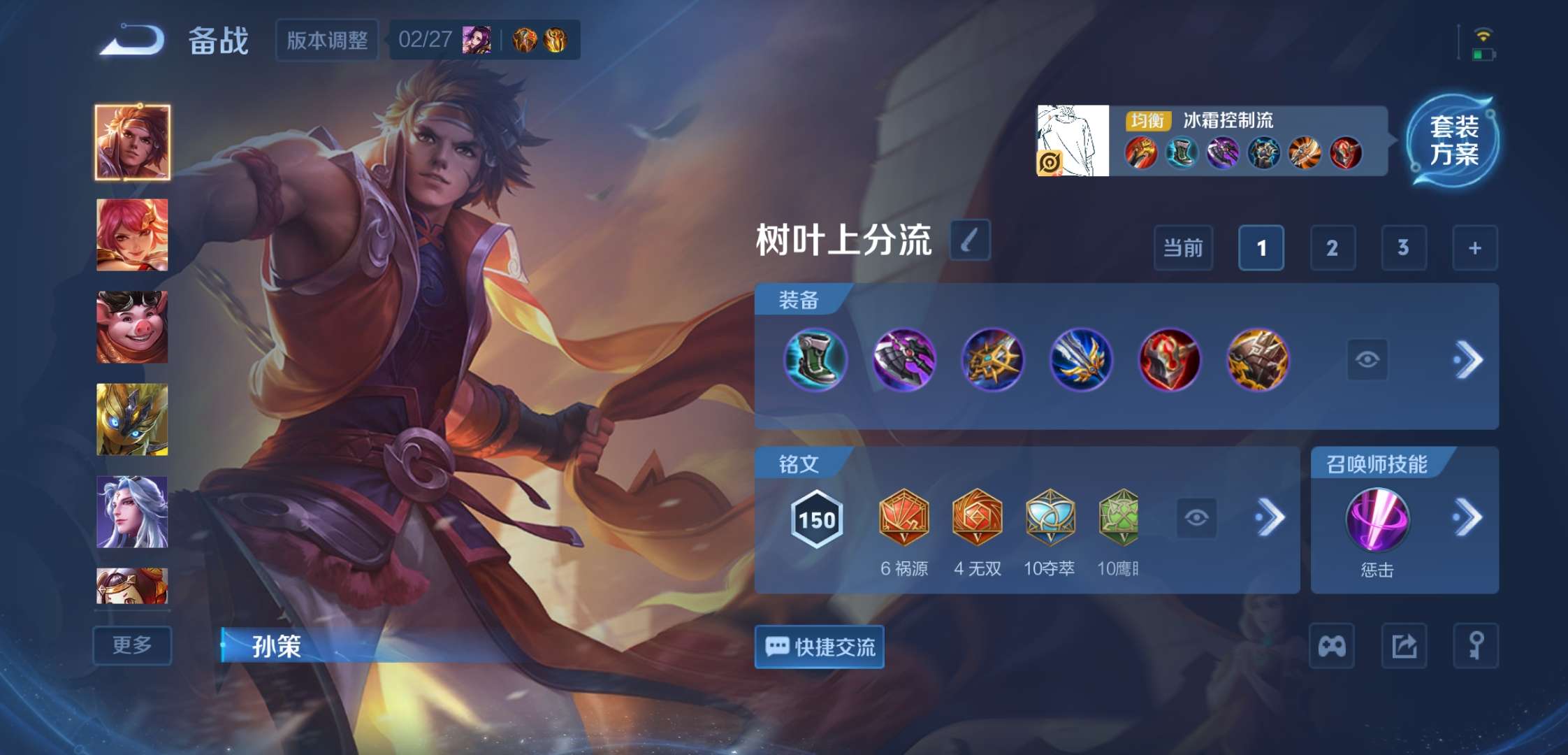This screenshot has height=755, width=1568.
Task: Click the blue 夺萃 rune icon
Action: pos(1051,517)
